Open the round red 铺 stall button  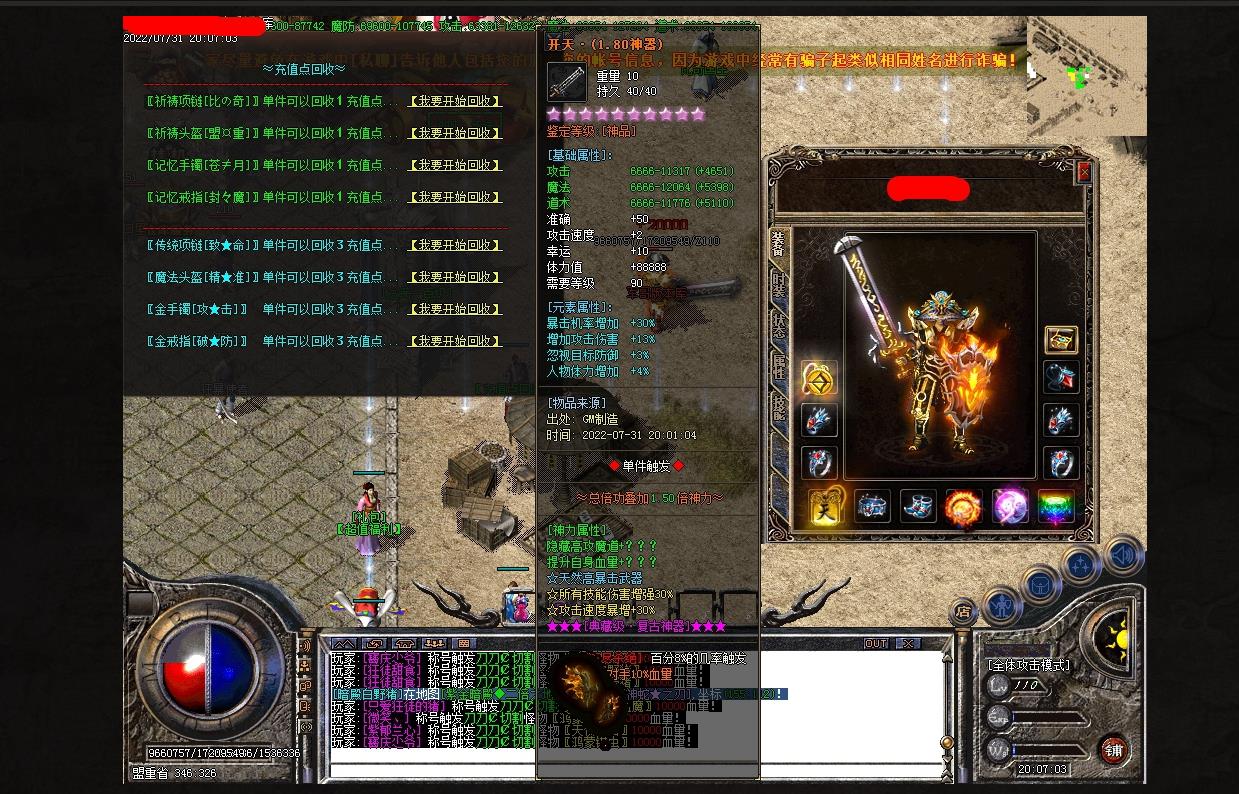(1114, 749)
